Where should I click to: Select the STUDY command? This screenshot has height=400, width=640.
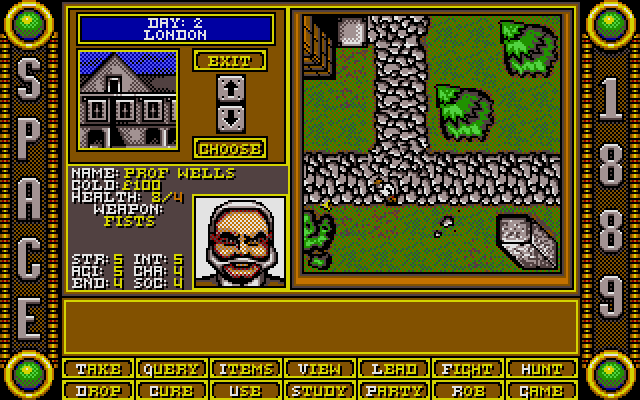(x=319, y=390)
